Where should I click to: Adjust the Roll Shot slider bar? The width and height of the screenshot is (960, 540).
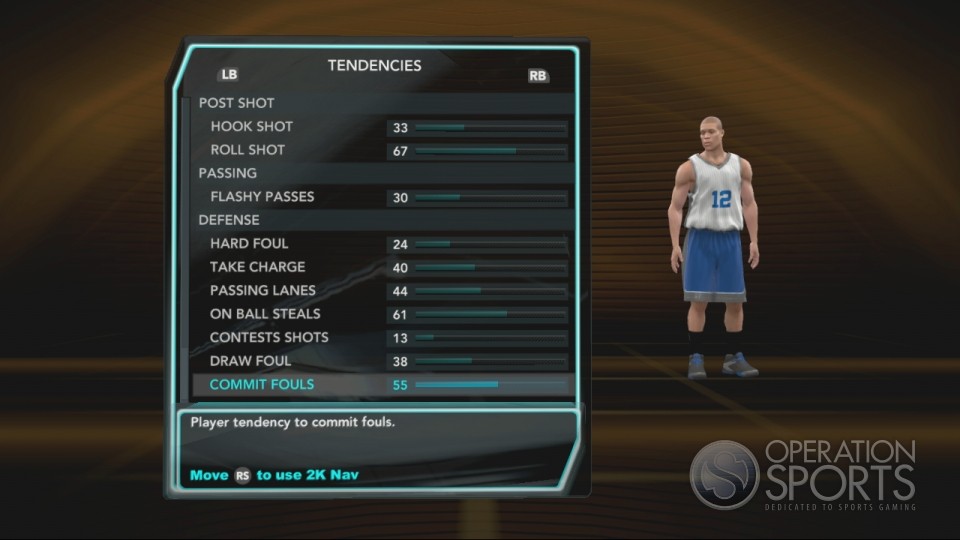pyautogui.click(x=490, y=151)
